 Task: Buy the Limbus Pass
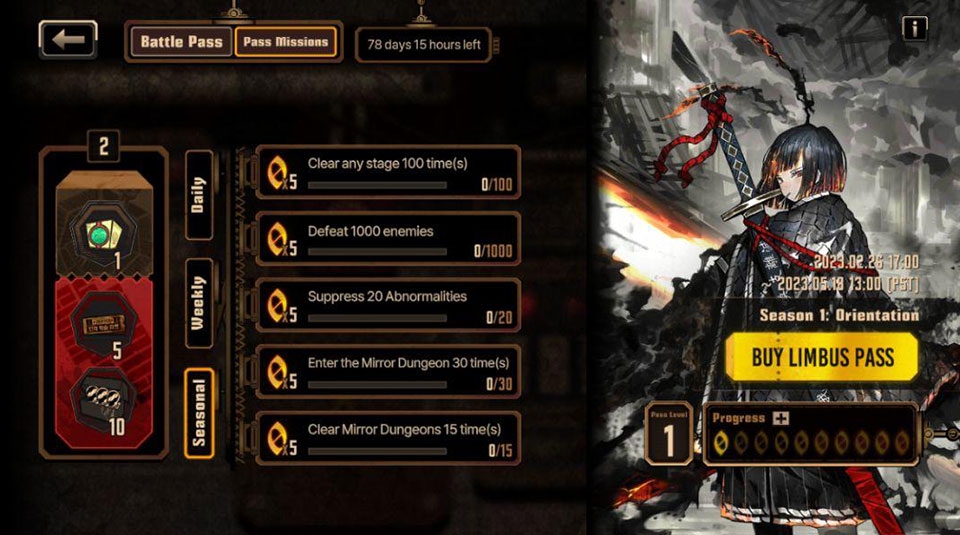[821, 357]
